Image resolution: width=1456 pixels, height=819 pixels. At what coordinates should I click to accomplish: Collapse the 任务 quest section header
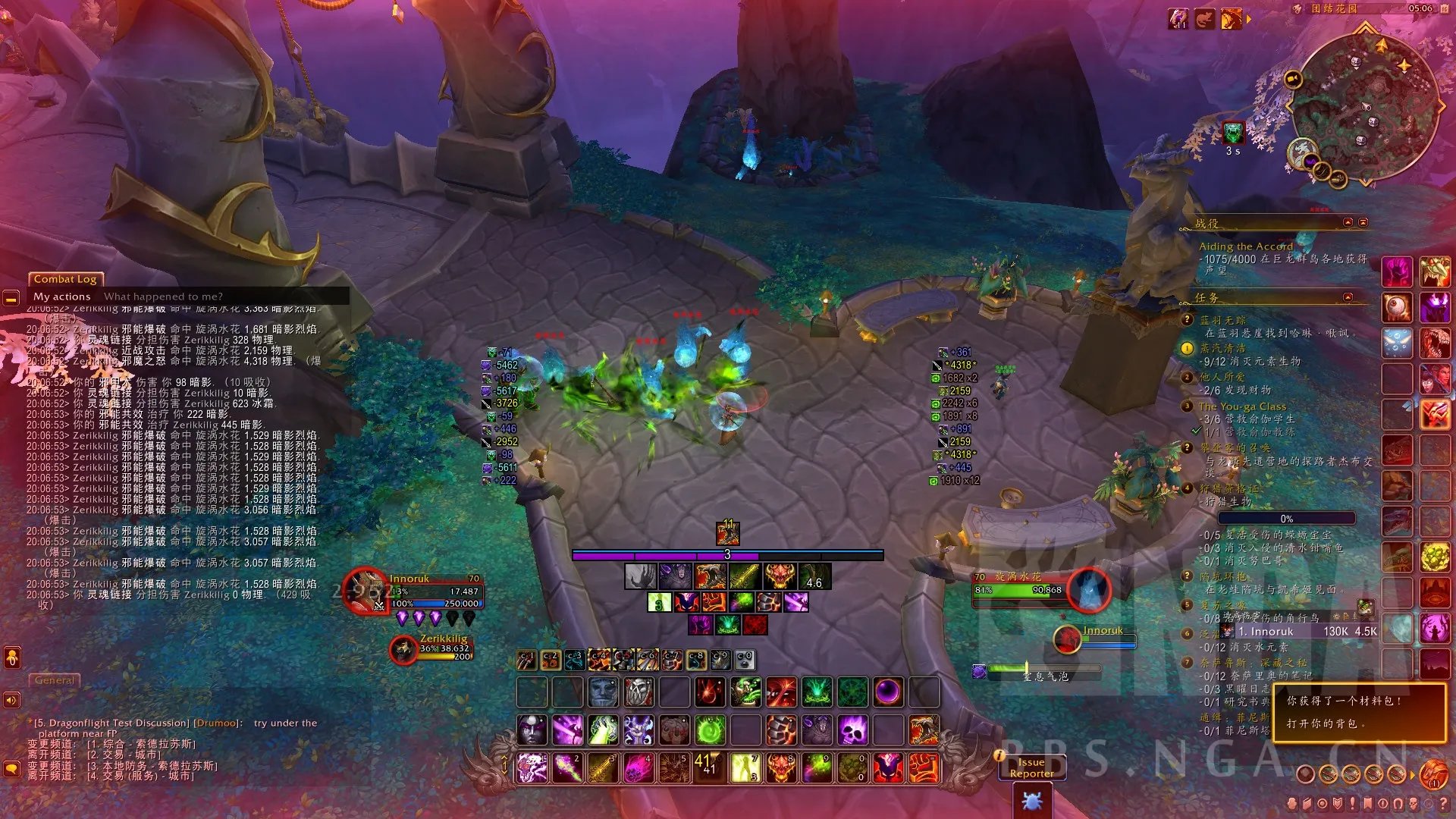coord(1348,297)
